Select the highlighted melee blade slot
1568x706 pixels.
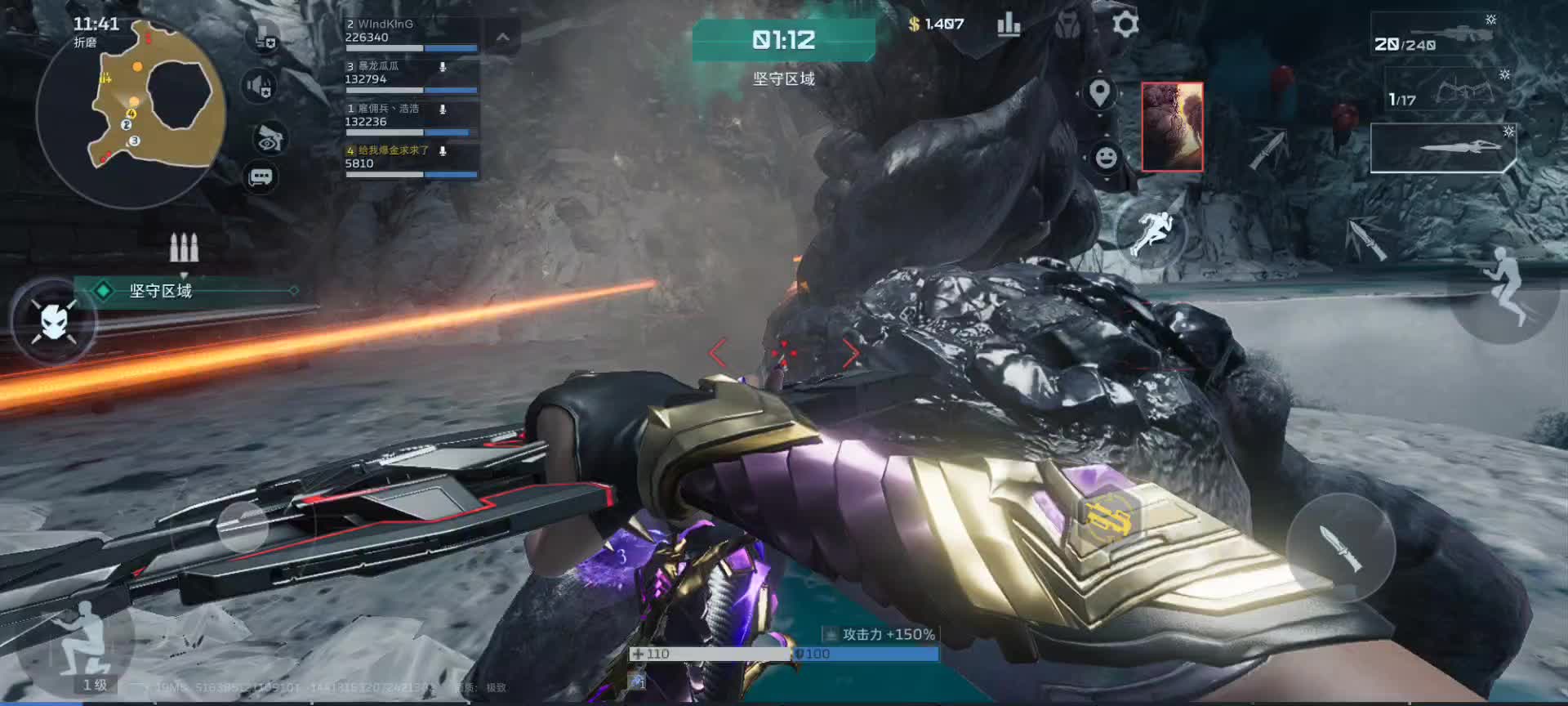(x=1442, y=148)
